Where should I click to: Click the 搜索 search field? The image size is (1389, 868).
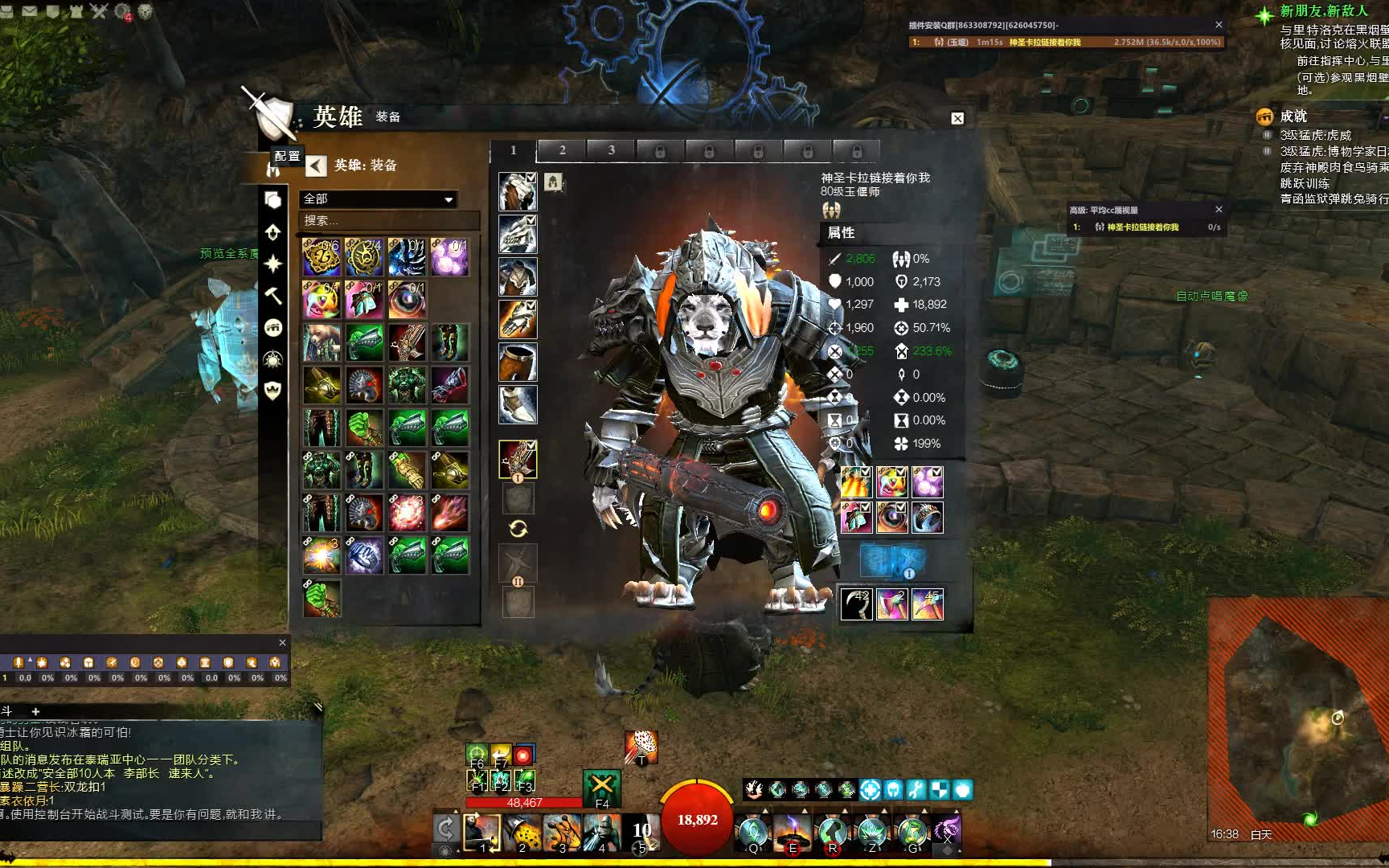pos(390,220)
